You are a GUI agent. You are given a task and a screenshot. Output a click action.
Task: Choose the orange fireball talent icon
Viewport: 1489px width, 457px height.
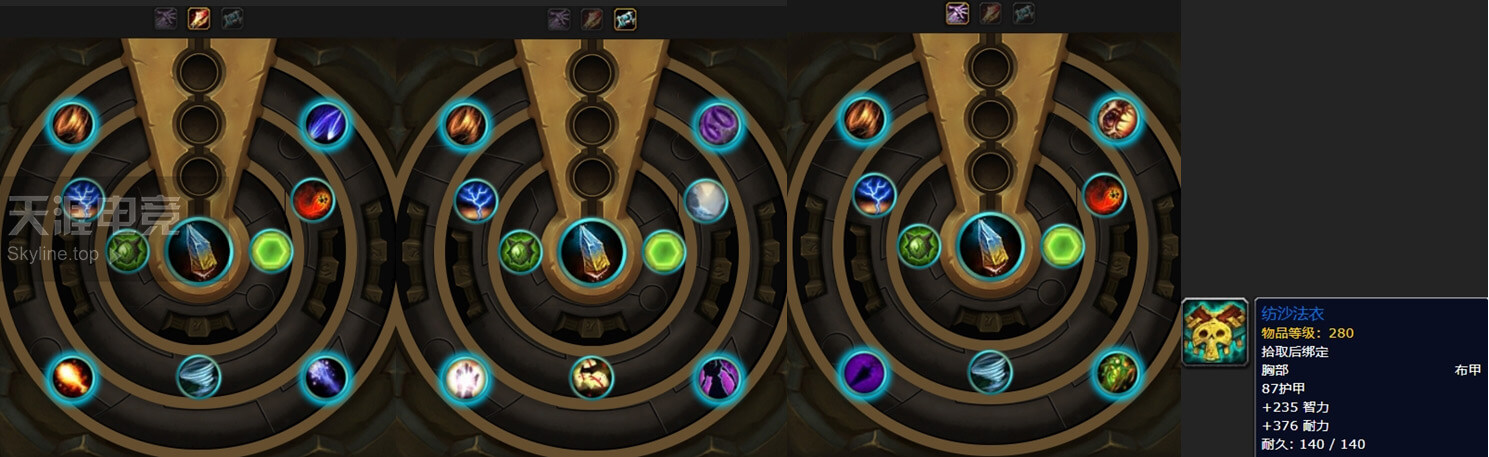click(x=72, y=378)
